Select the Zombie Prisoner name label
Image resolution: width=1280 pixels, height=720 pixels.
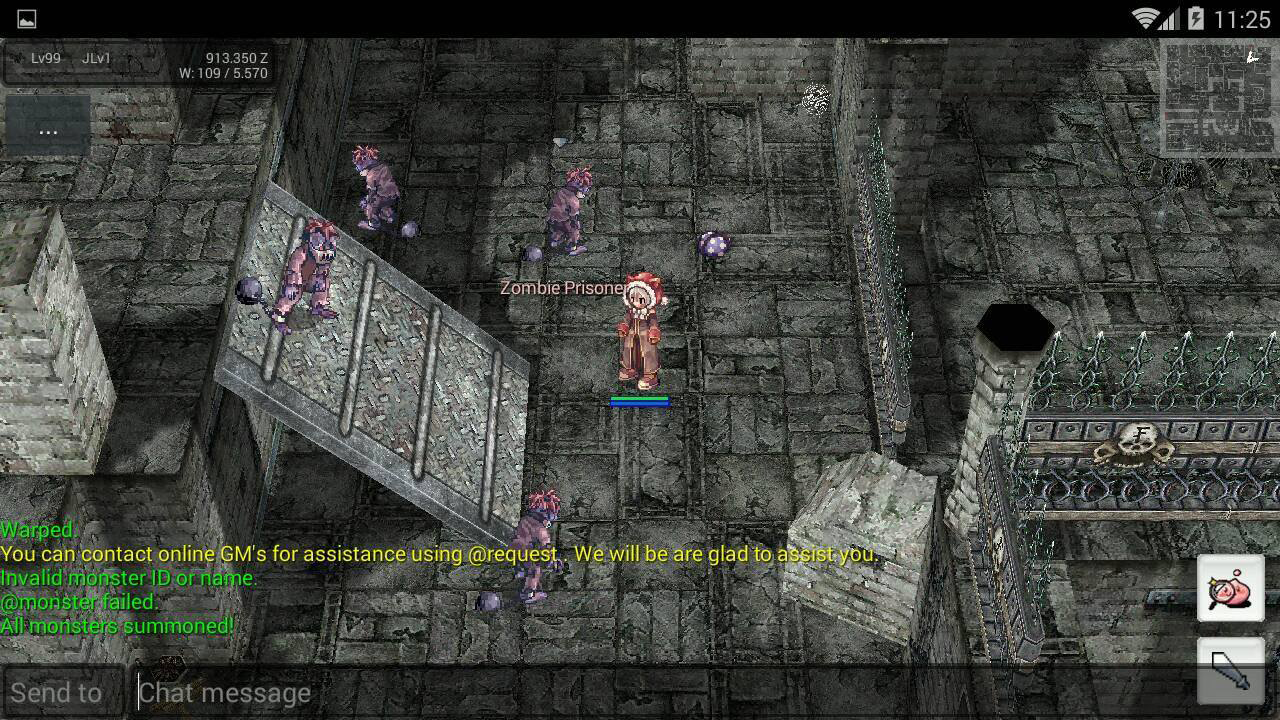(x=561, y=287)
